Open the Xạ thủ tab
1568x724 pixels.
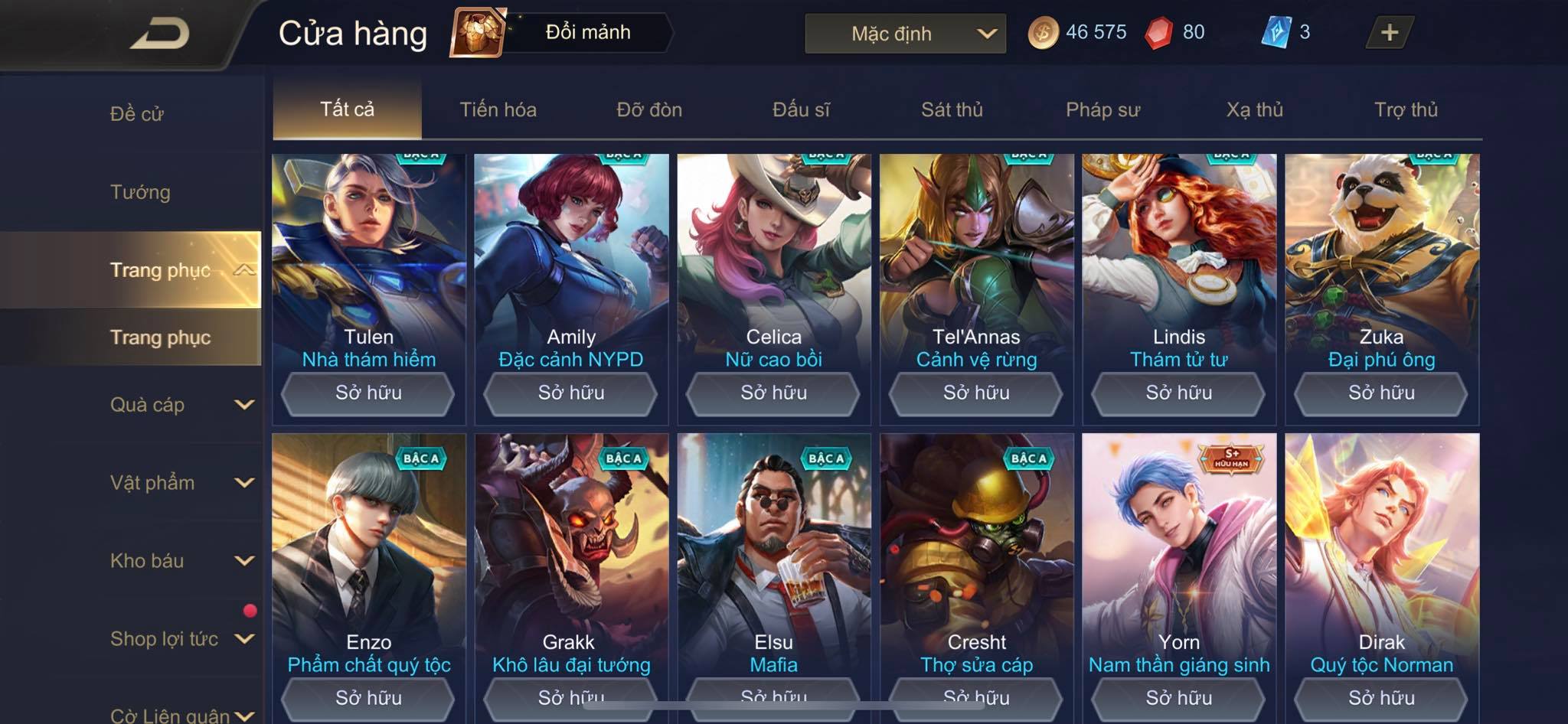(1254, 109)
